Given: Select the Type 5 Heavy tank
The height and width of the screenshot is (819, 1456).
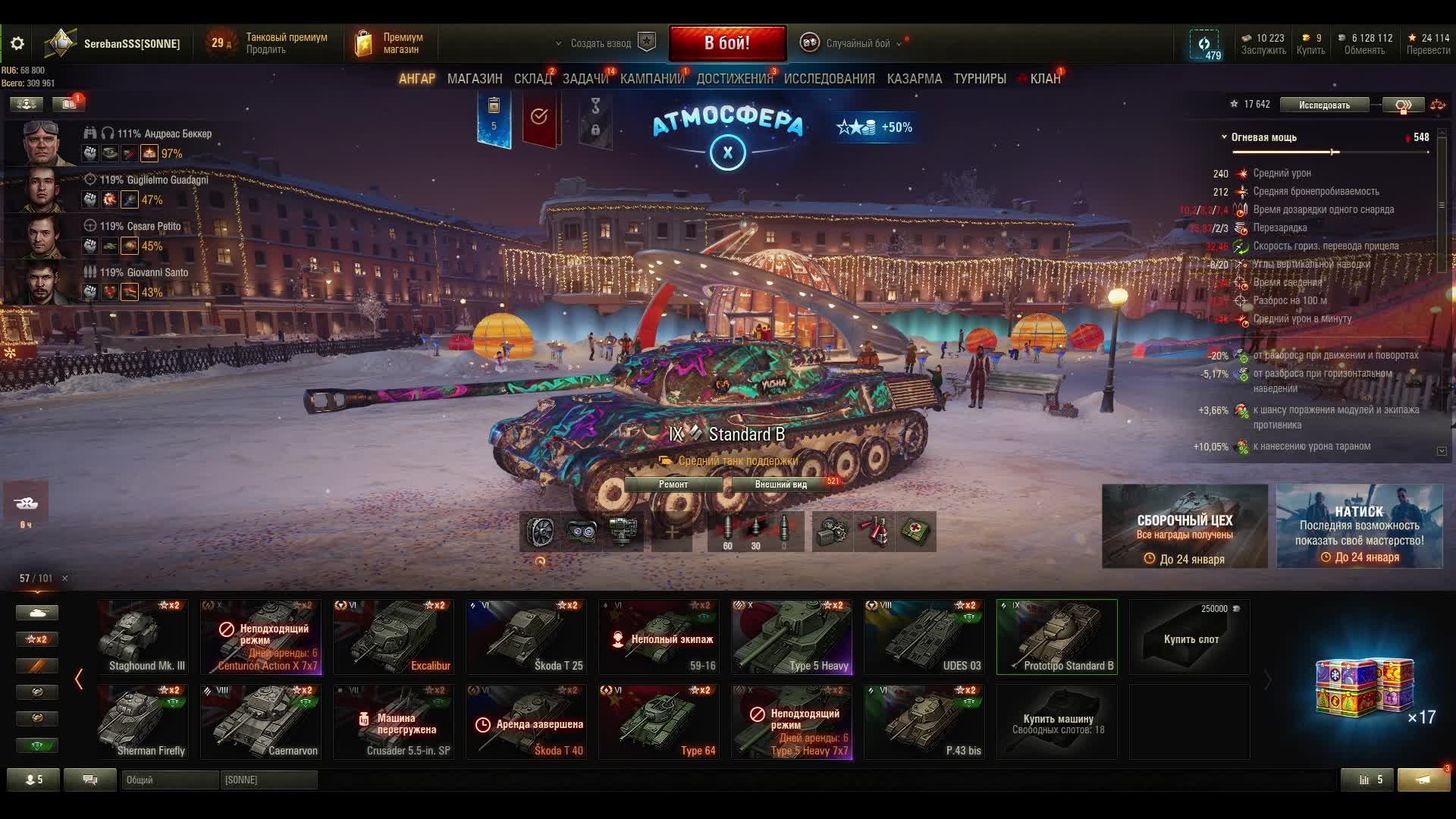Looking at the screenshot, I should click(x=792, y=637).
